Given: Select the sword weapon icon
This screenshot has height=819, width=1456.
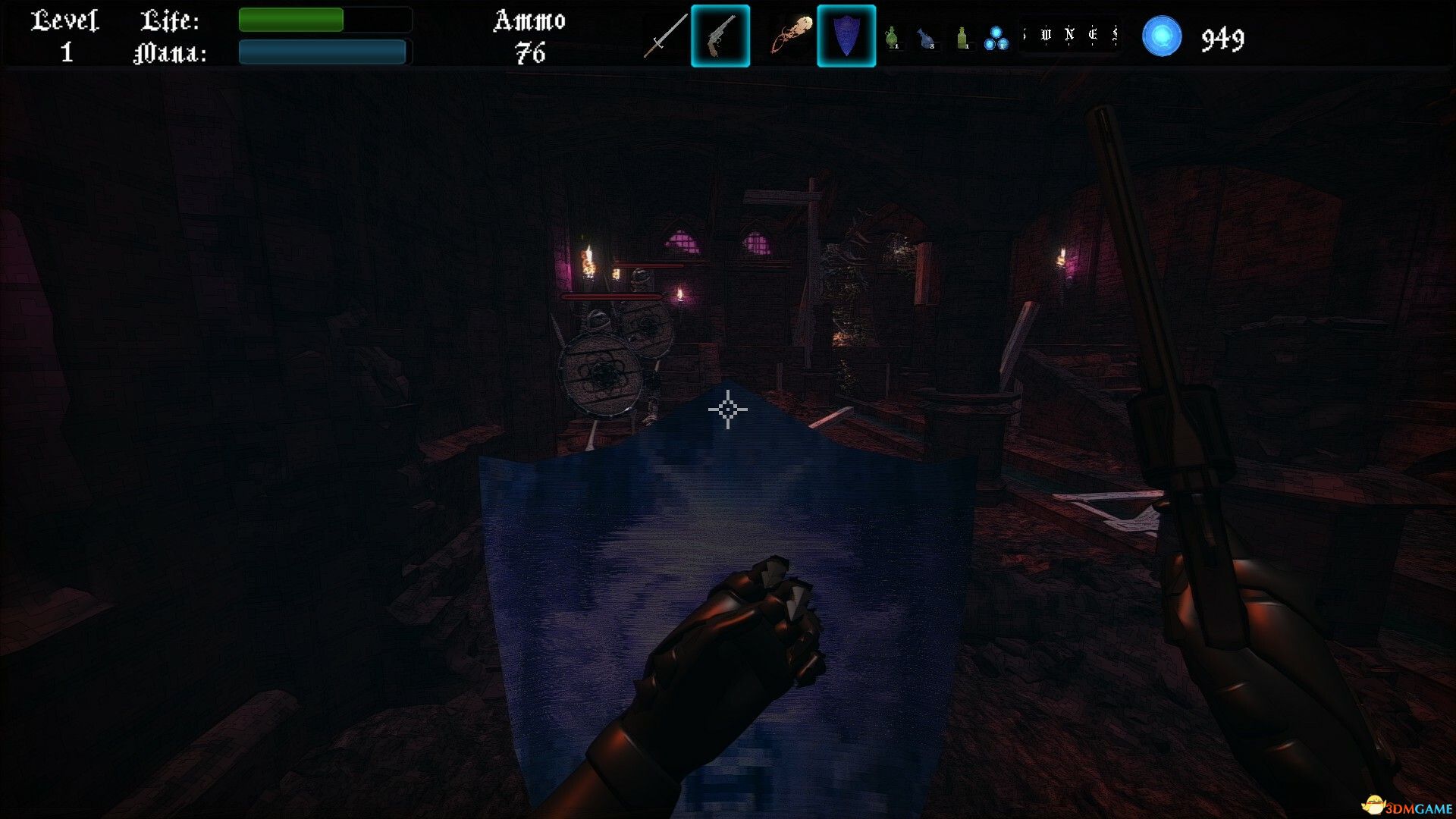Looking at the screenshot, I should (x=666, y=36).
